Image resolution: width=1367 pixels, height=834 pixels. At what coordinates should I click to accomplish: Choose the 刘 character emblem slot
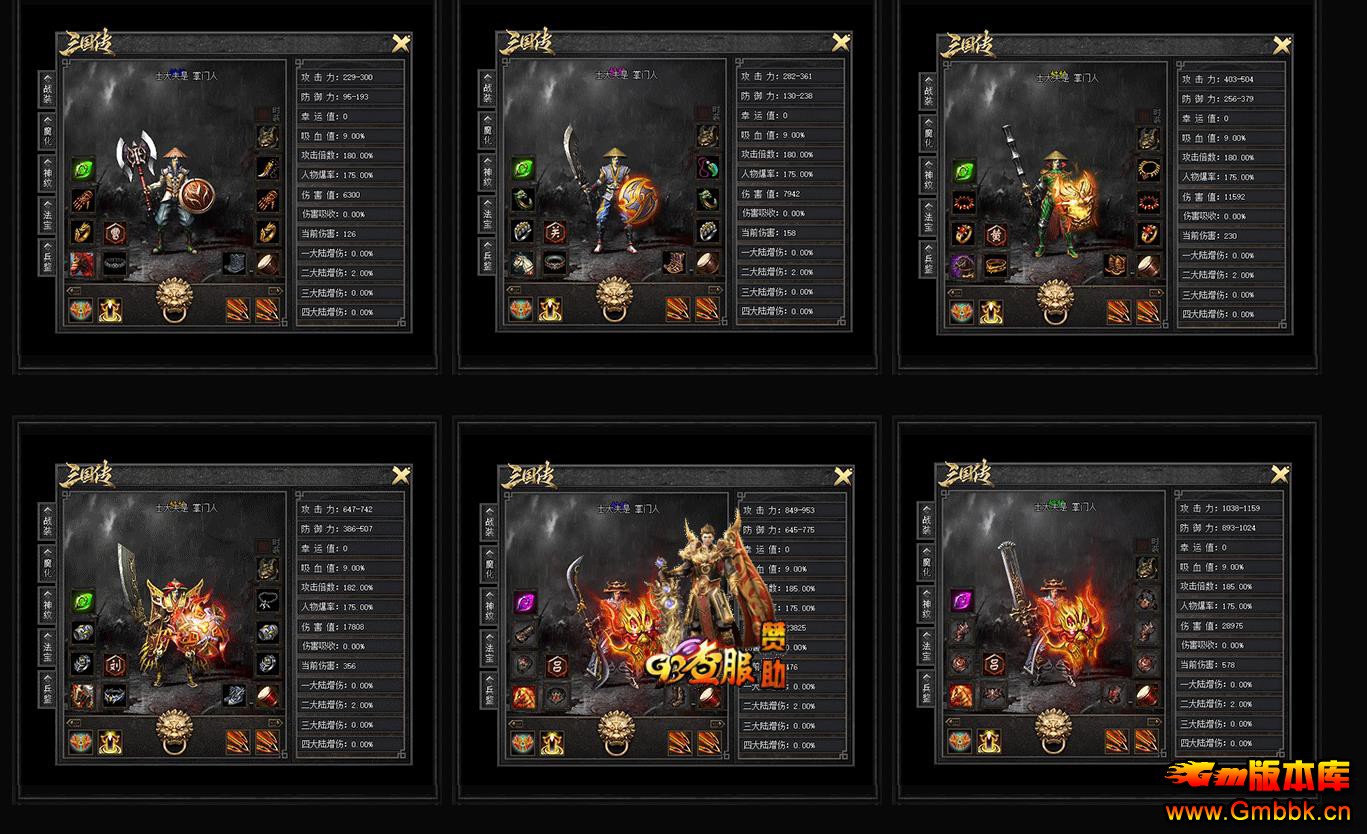click(x=113, y=662)
